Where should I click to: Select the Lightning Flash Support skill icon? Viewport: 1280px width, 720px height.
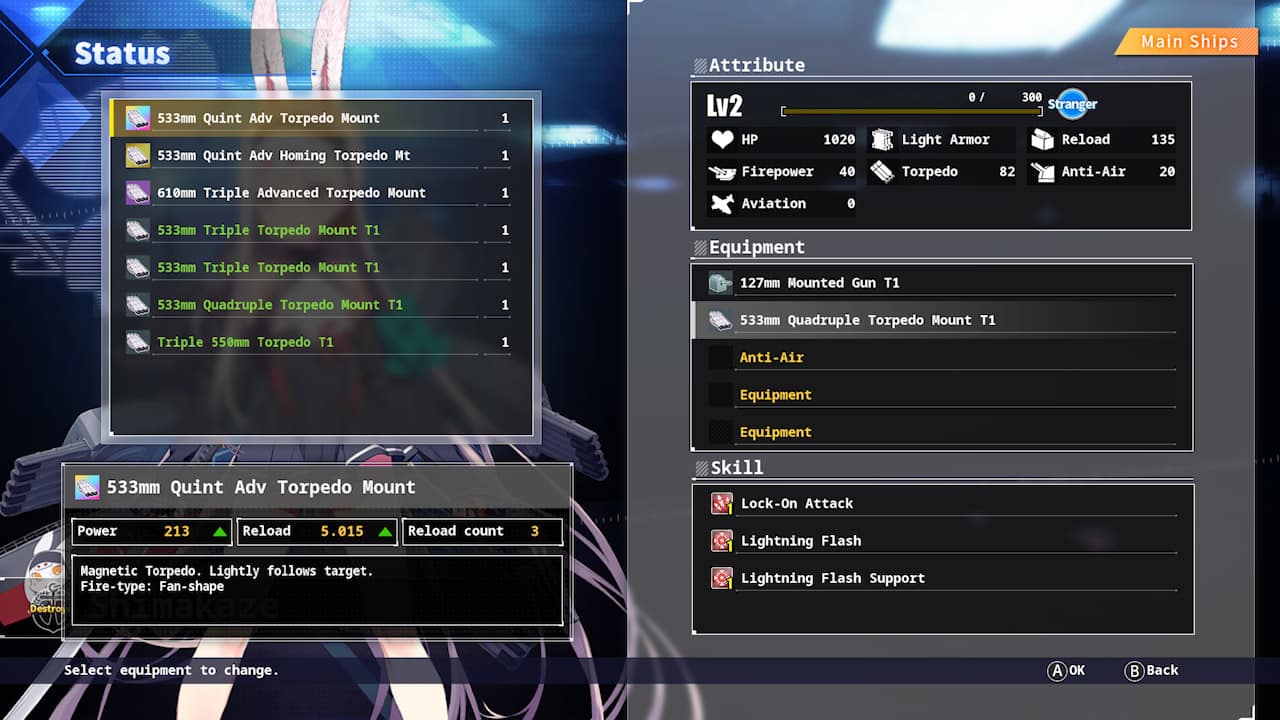coord(721,577)
